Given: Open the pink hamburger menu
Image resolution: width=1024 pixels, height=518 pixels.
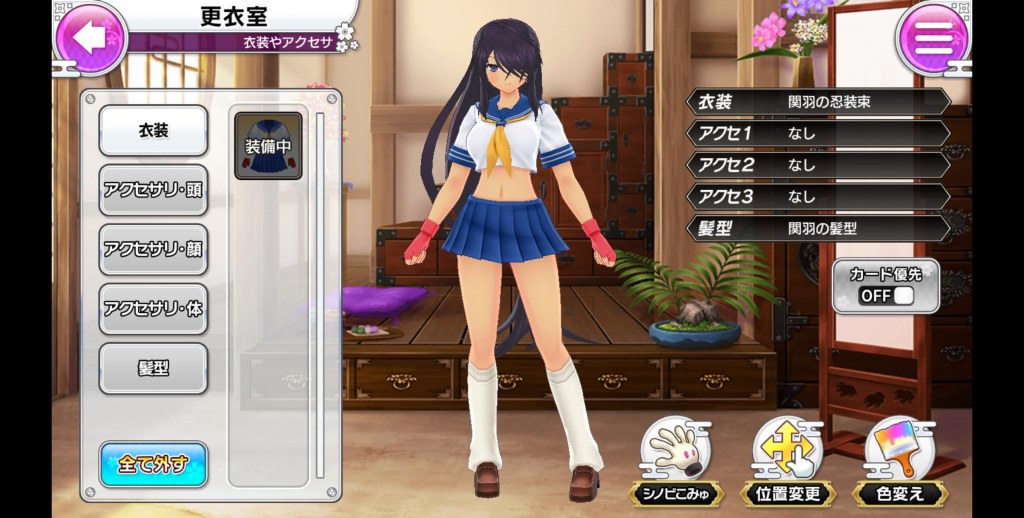Looking at the screenshot, I should click(x=932, y=38).
